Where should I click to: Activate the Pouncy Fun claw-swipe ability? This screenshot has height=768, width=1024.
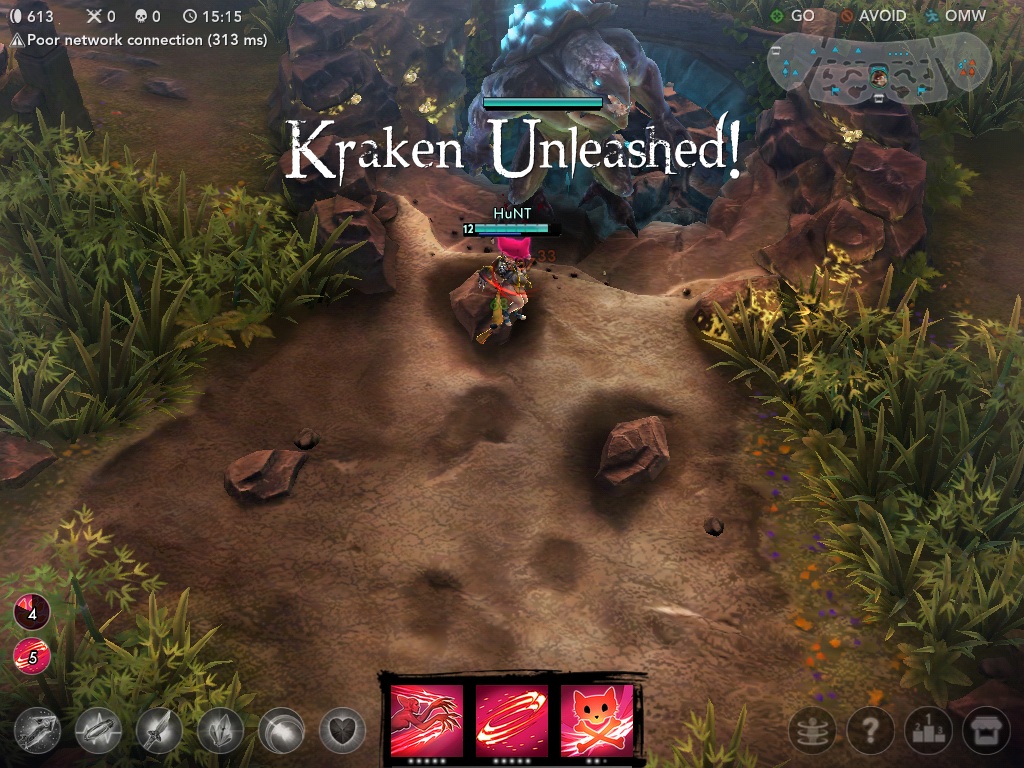427,719
